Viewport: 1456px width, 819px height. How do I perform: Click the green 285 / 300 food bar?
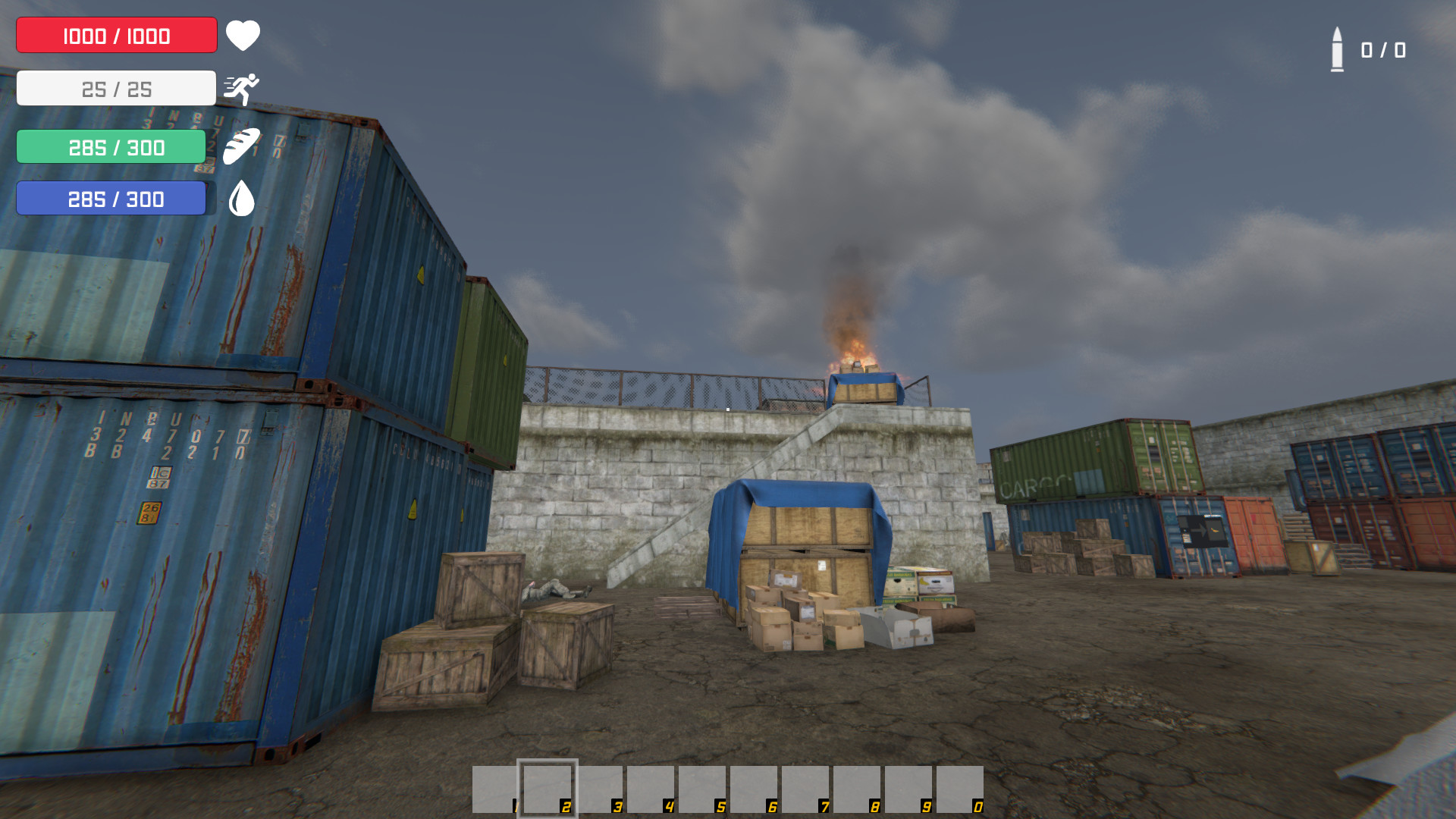[111, 146]
